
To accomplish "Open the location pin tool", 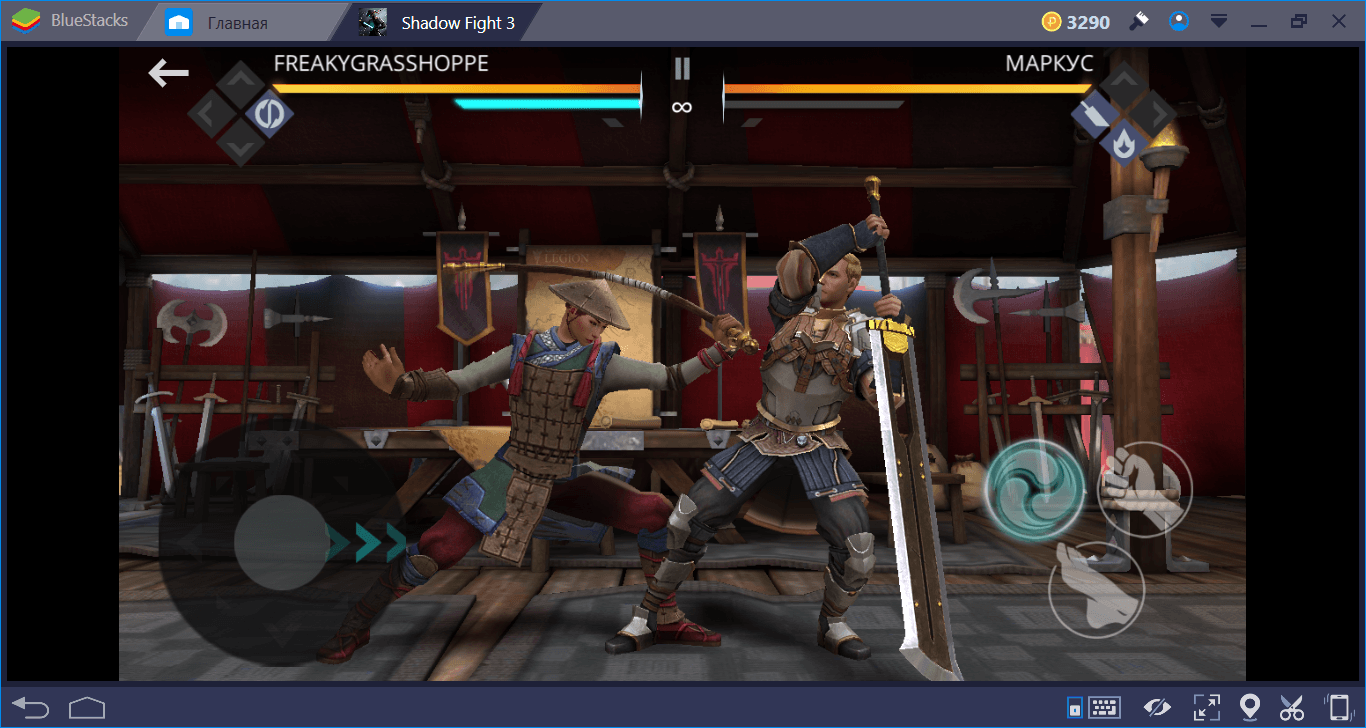I will pyautogui.click(x=1249, y=708).
